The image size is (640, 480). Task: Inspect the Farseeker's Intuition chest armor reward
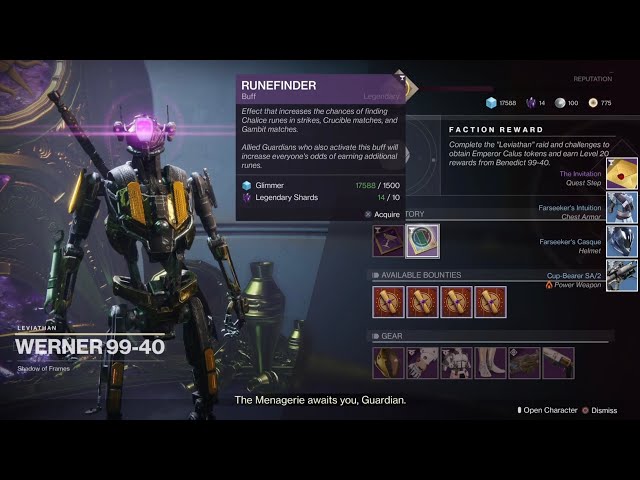point(621,208)
